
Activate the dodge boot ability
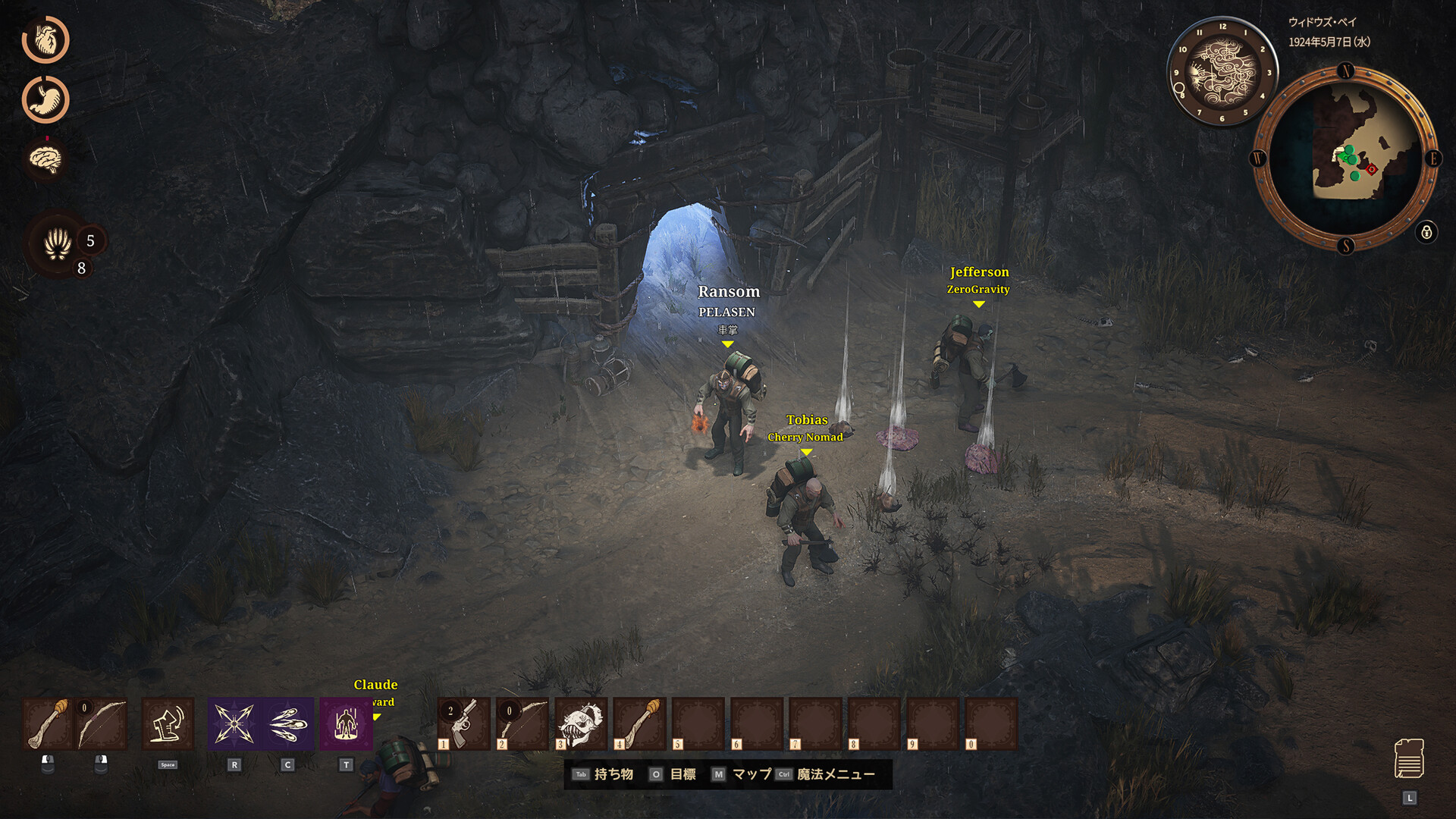(168, 724)
